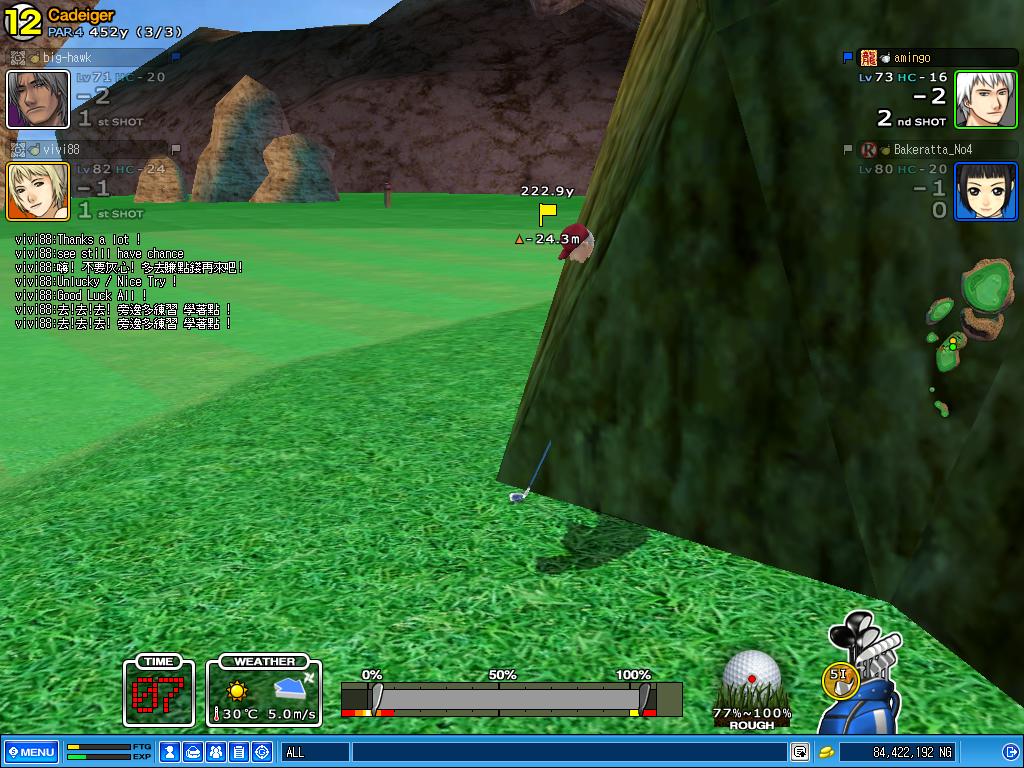This screenshot has height=768, width=1024.
Task: Select vivi88's player portrait
Action: [38, 191]
